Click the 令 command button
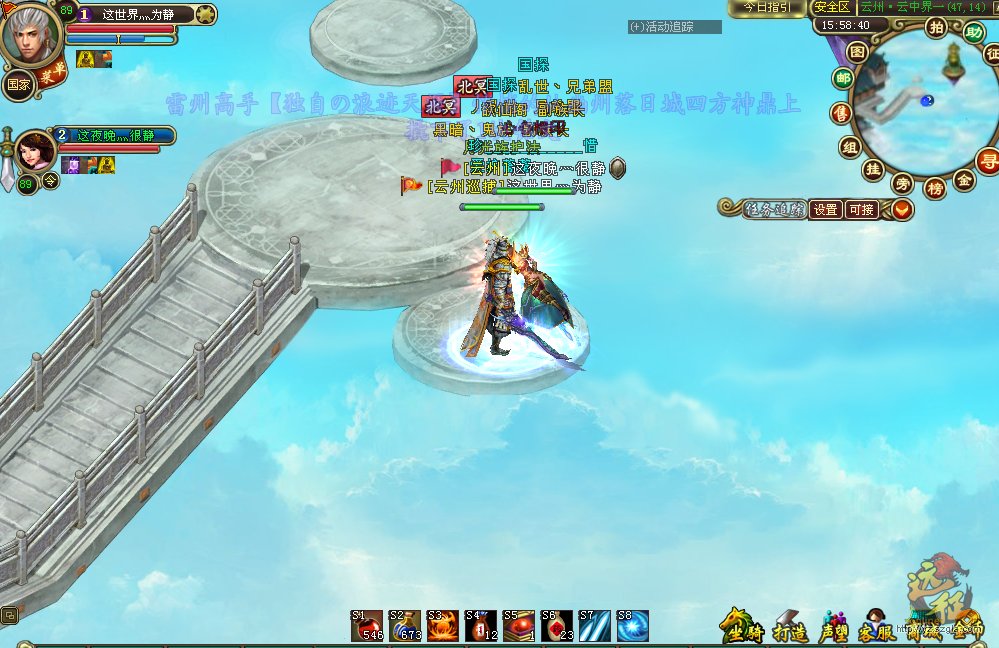Screen dimensions: 999x648 pyautogui.click(x=52, y=181)
